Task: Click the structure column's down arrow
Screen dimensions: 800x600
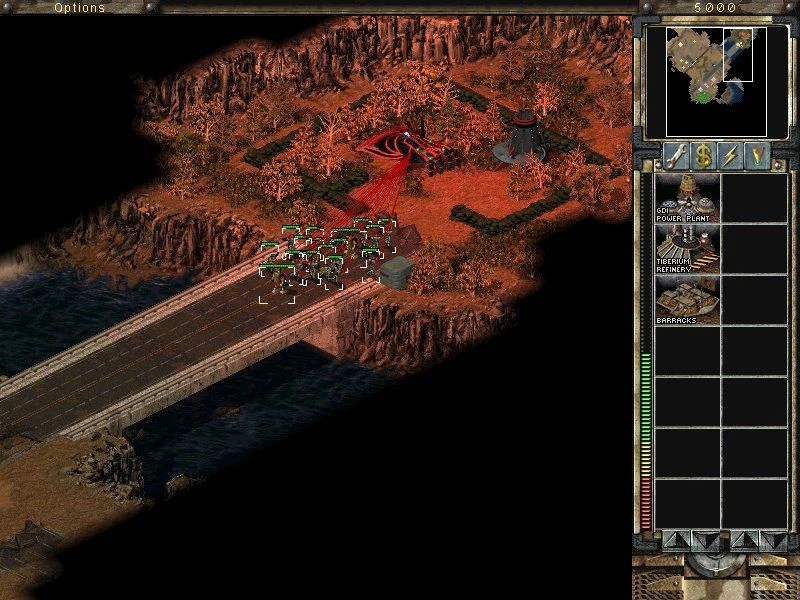Action: click(x=704, y=541)
